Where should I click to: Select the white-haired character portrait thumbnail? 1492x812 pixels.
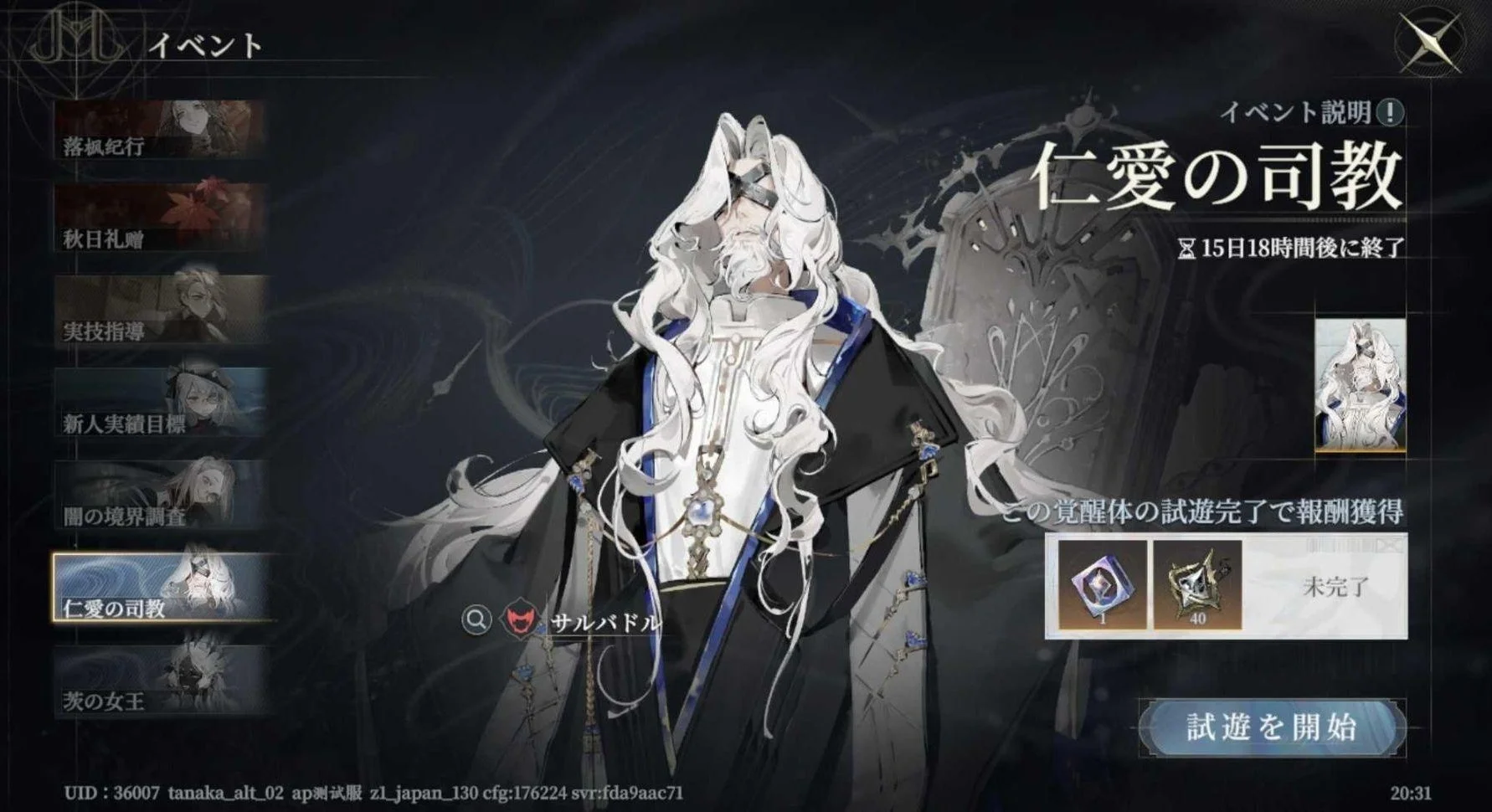(1360, 386)
